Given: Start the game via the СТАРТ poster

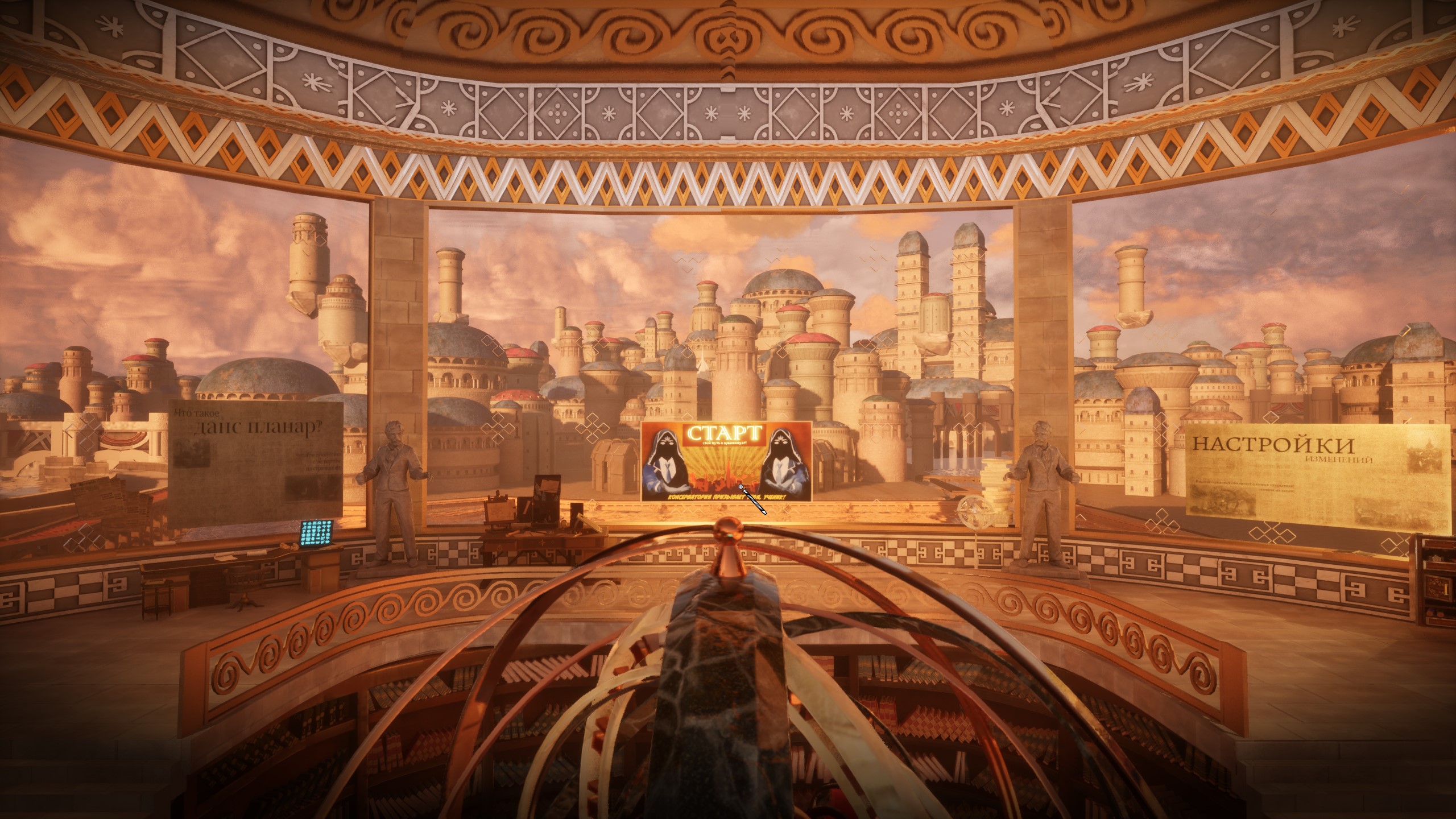Looking at the screenshot, I should click(726, 460).
